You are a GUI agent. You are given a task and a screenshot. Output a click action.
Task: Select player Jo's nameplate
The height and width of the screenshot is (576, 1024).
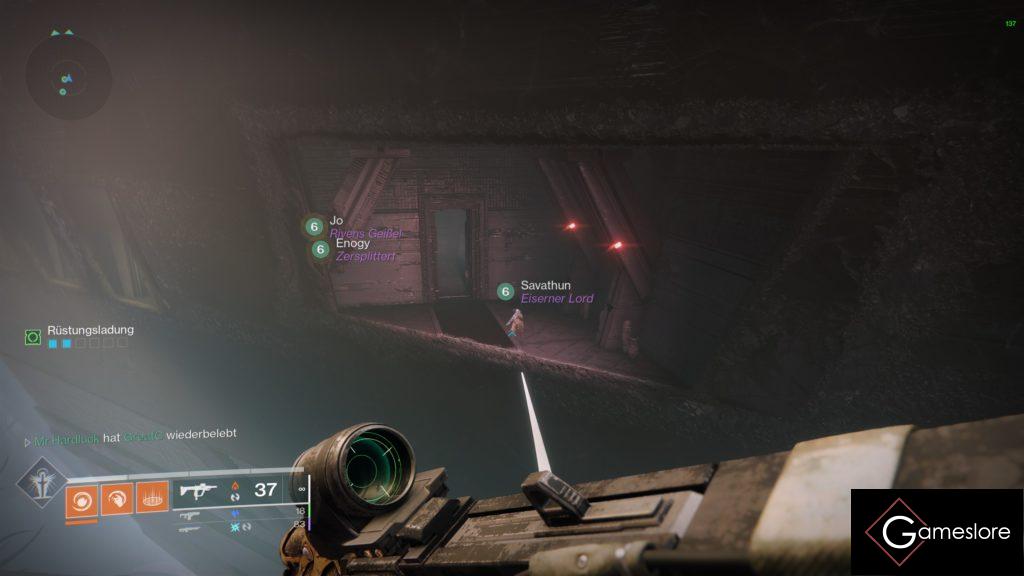point(336,221)
